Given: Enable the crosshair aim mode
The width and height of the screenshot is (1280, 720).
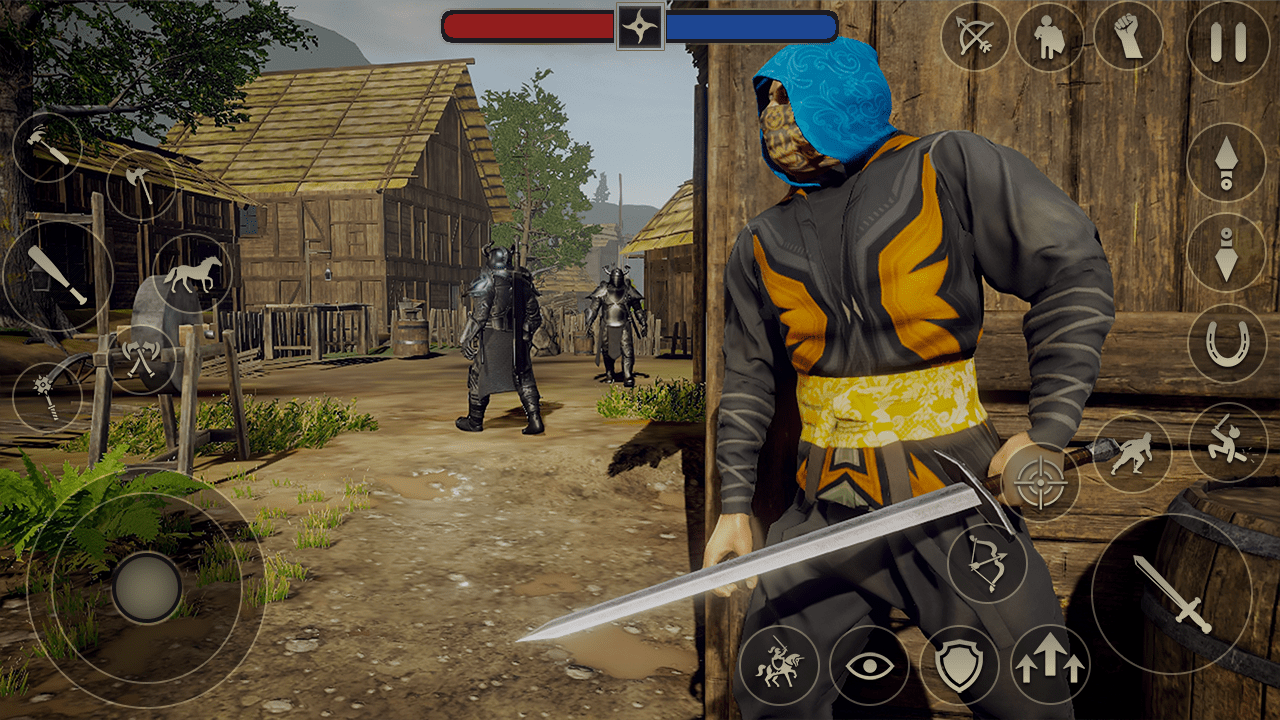Looking at the screenshot, I should (1043, 484).
